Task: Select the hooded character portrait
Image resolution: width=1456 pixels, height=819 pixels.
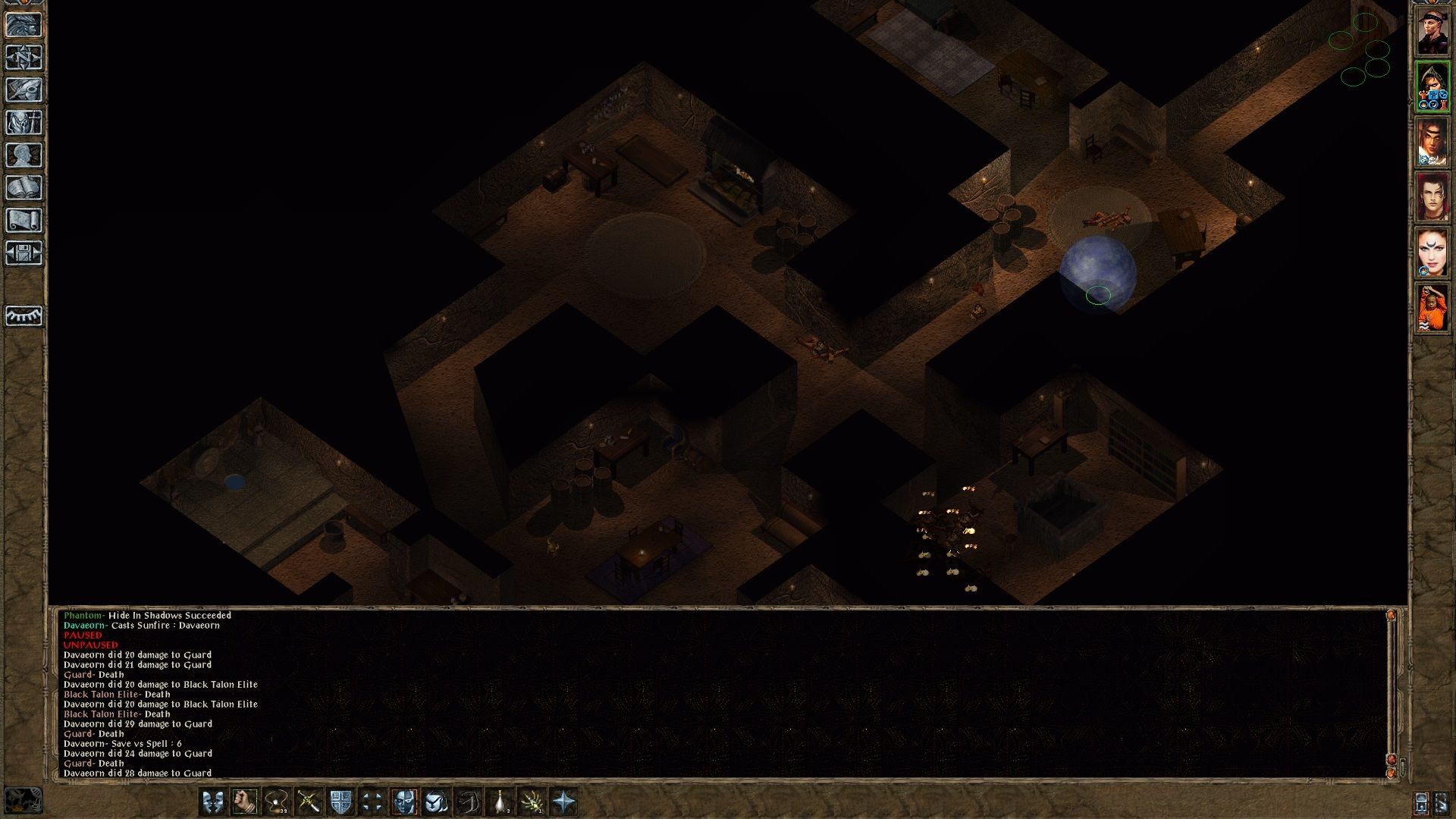Action: tap(1432, 86)
